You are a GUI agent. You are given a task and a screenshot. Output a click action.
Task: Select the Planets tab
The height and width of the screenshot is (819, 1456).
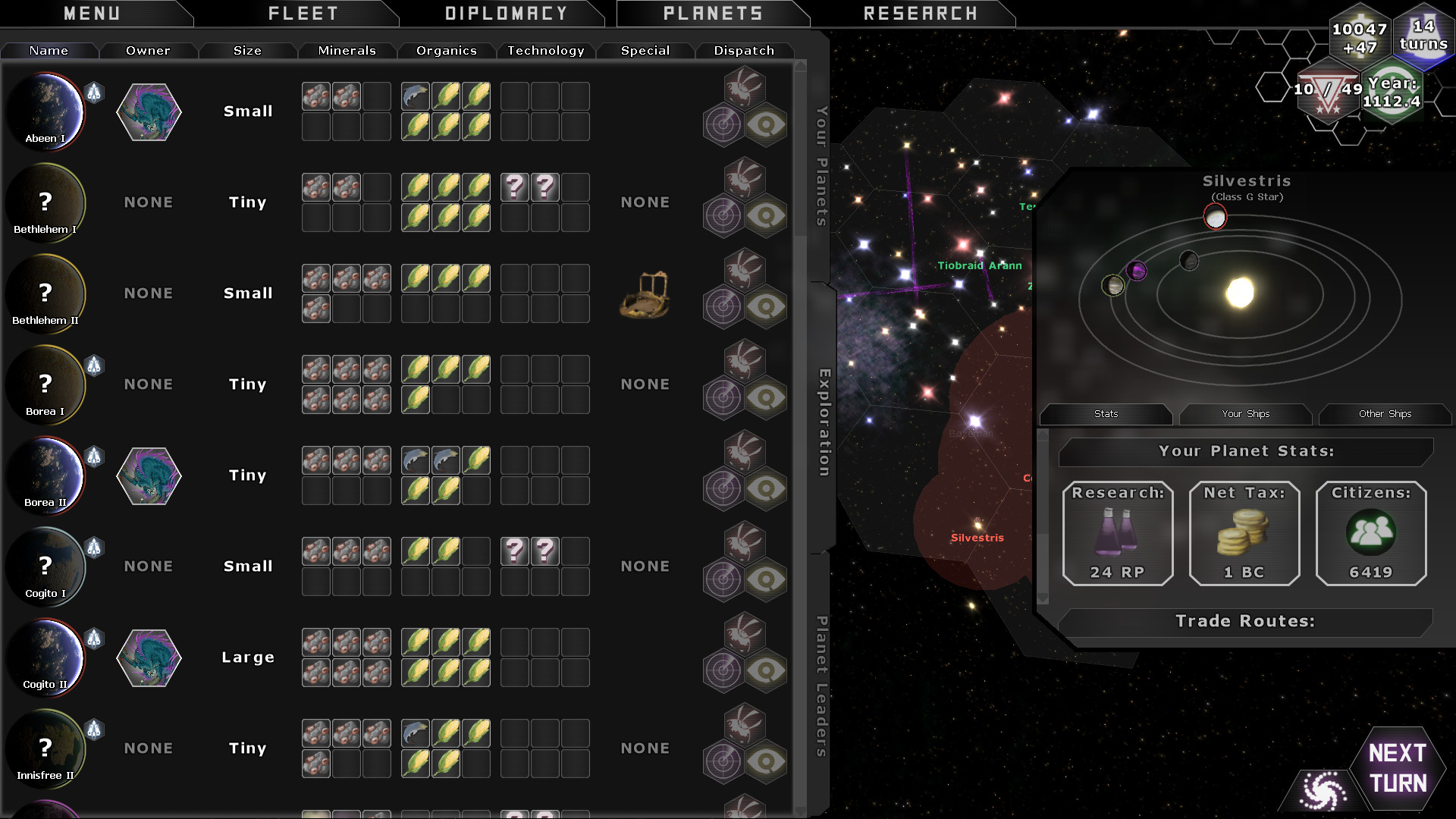pyautogui.click(x=713, y=14)
